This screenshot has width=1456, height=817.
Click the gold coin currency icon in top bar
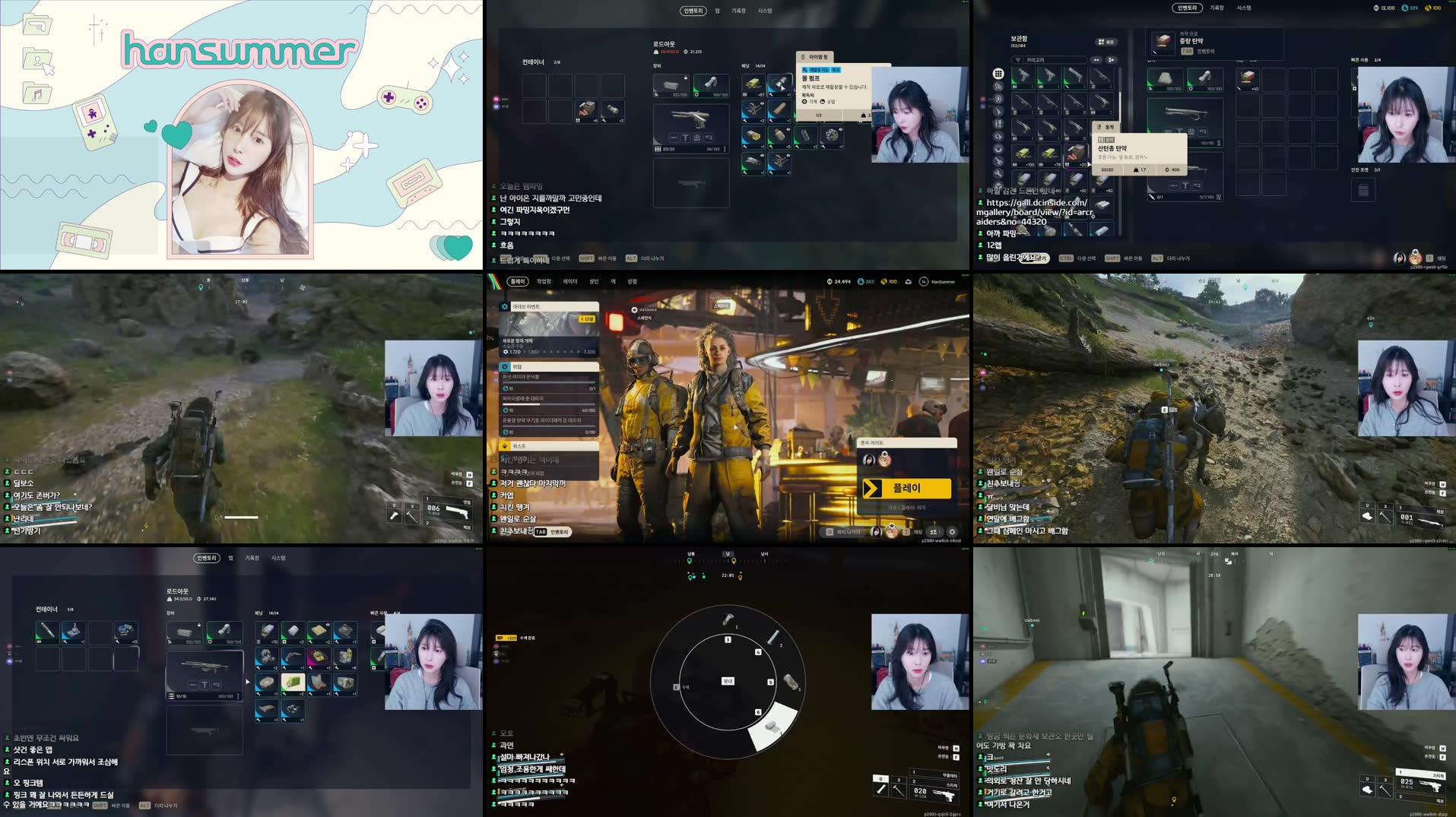(885, 282)
